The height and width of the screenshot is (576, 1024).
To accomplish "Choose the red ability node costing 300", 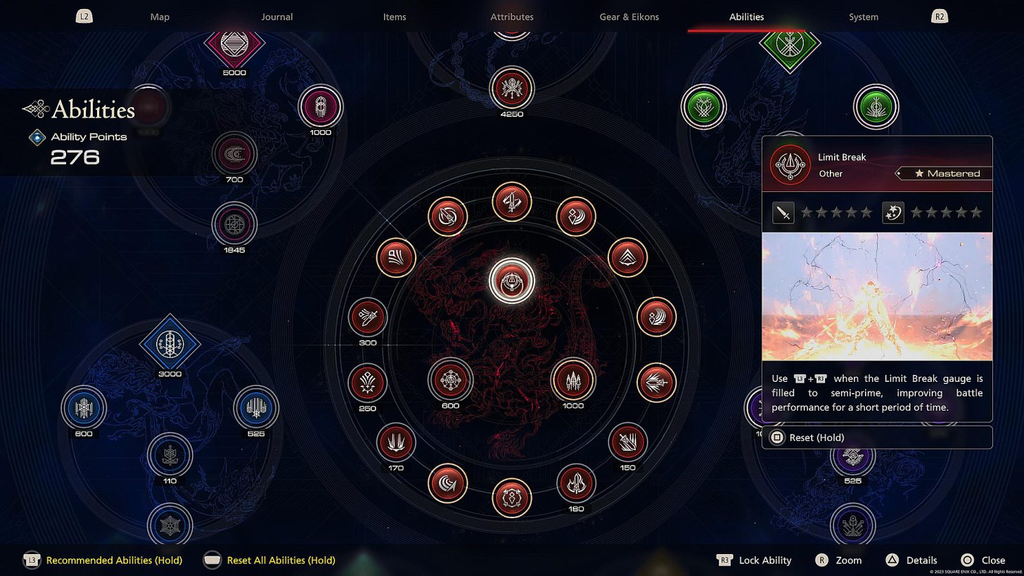I will tap(368, 318).
